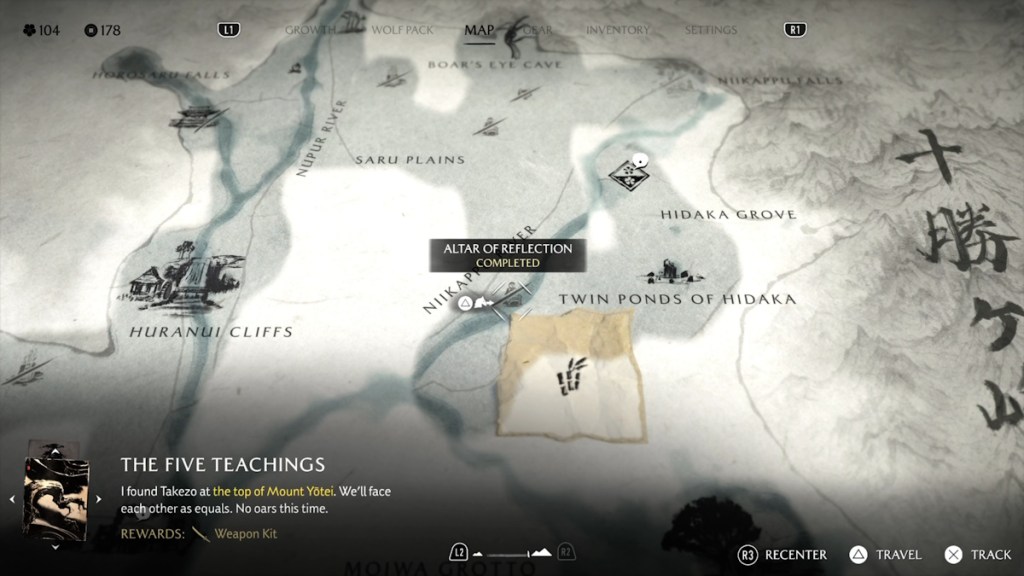Switch to the Gear tab
Screen dimensions: 1024x576
click(537, 30)
